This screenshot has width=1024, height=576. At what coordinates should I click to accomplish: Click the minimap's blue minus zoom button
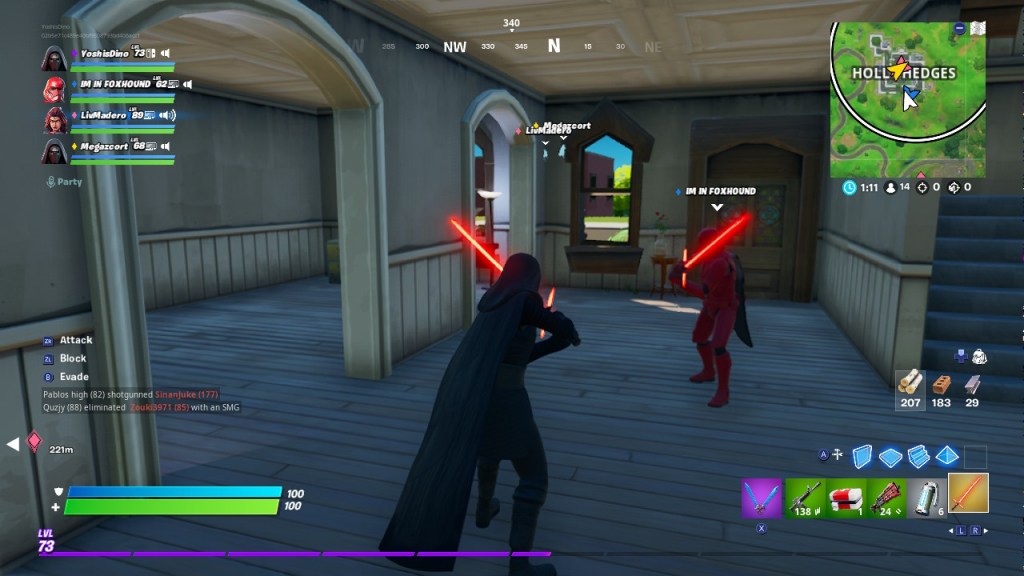coord(961,28)
